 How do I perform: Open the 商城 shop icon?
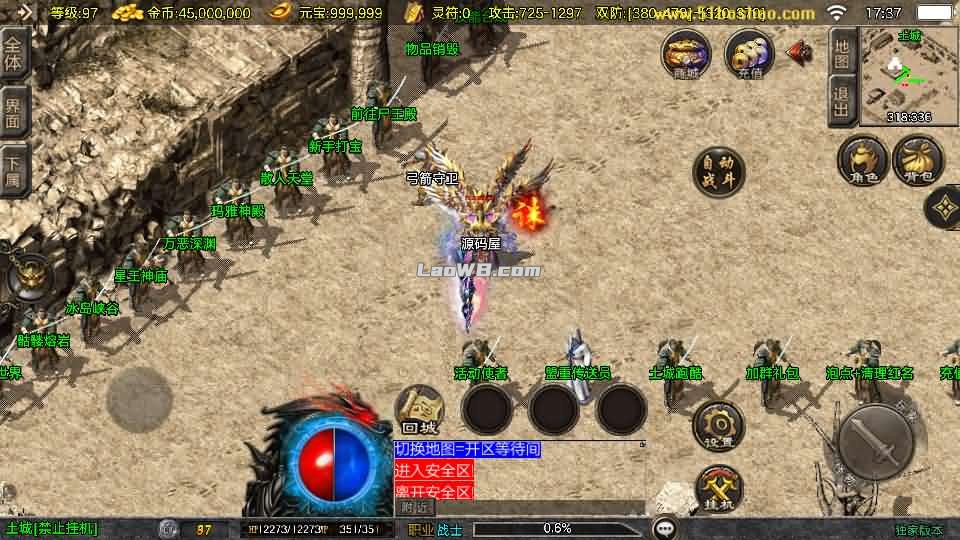[686, 53]
